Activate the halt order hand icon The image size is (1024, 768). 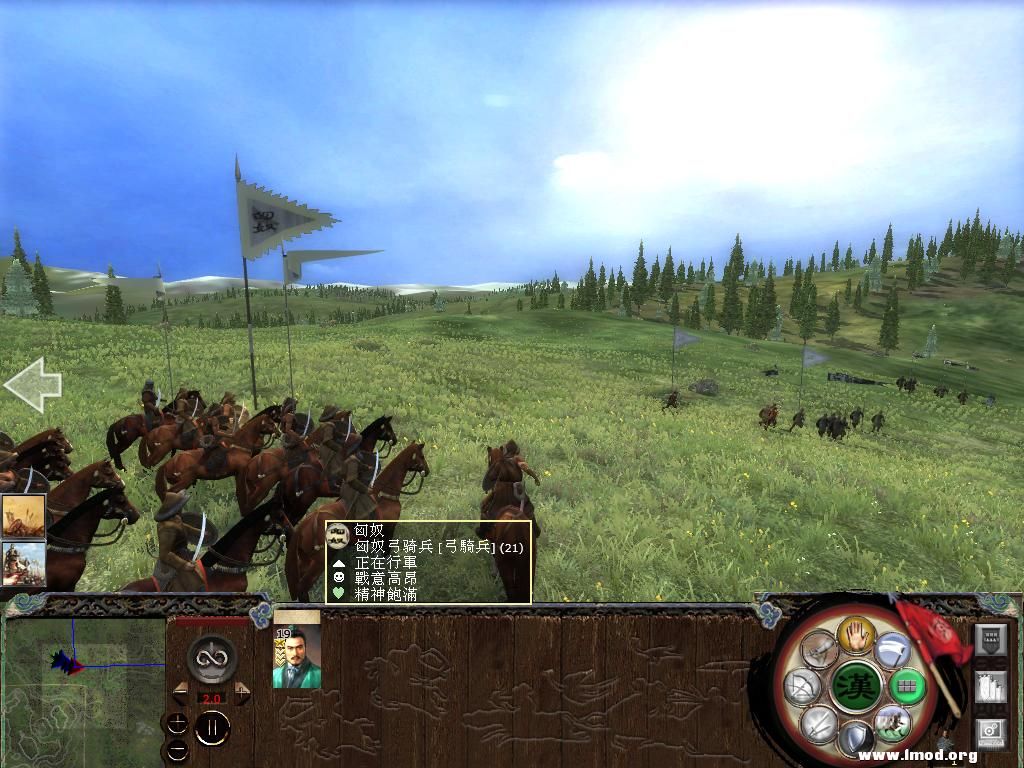[x=856, y=634]
